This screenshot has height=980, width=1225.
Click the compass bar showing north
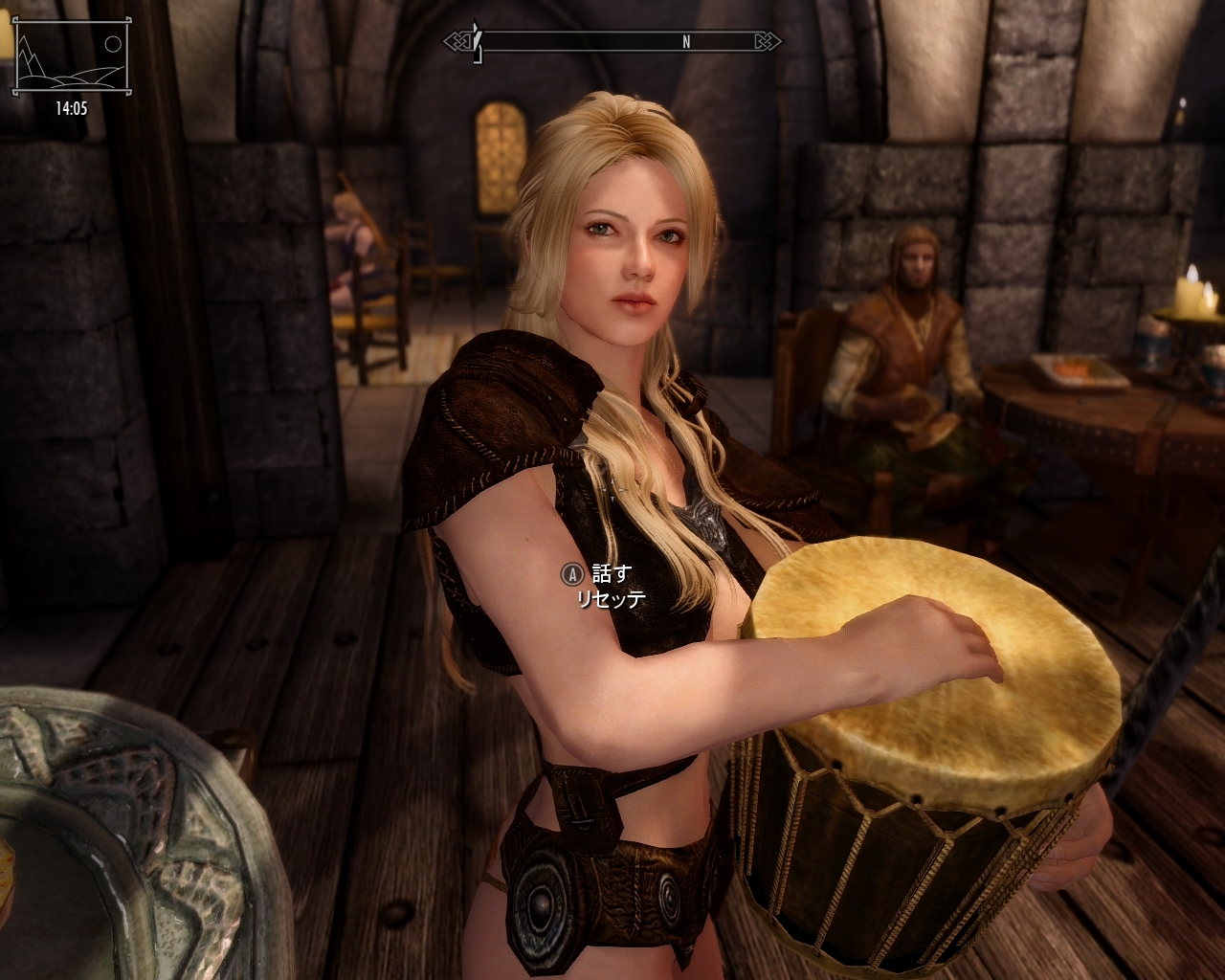(613, 42)
